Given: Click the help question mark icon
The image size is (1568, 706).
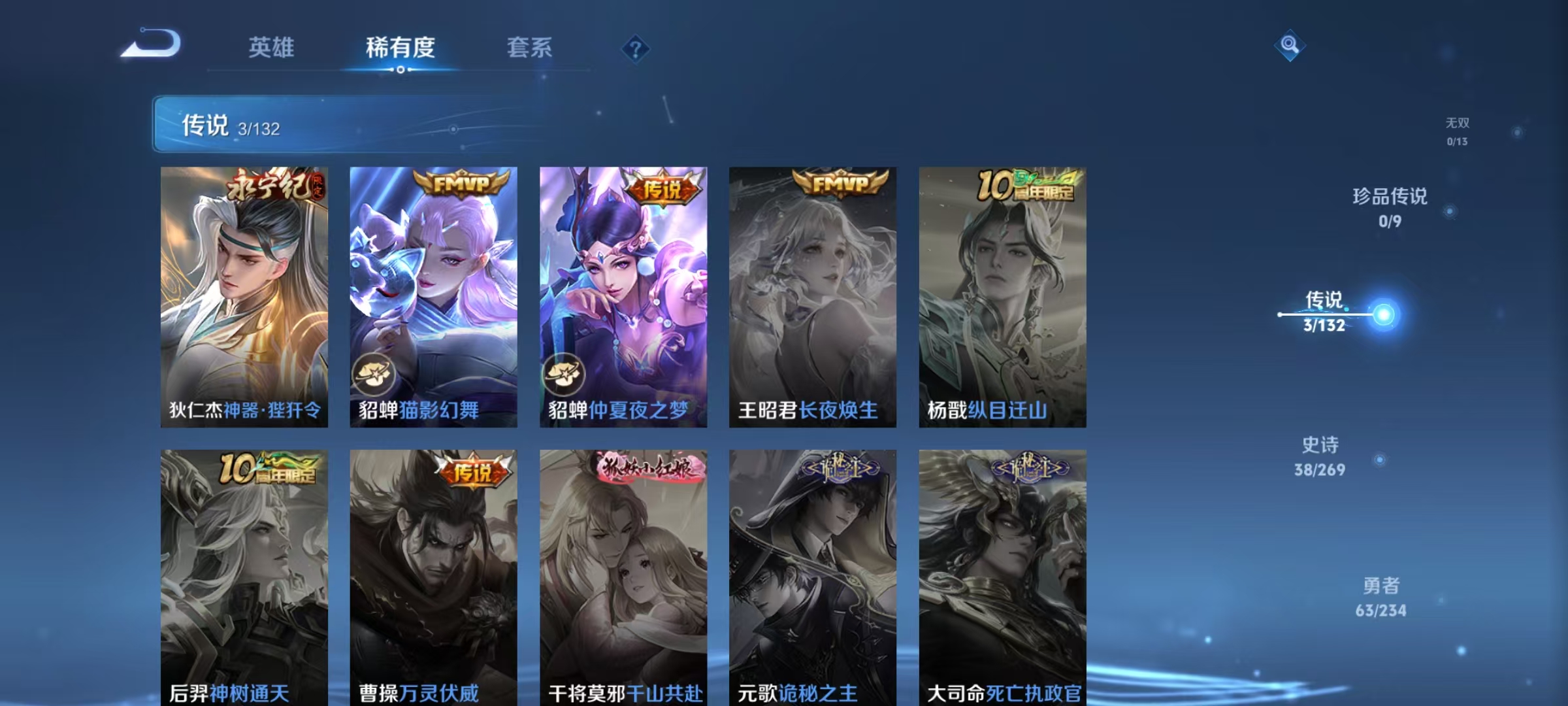Looking at the screenshot, I should 637,49.
